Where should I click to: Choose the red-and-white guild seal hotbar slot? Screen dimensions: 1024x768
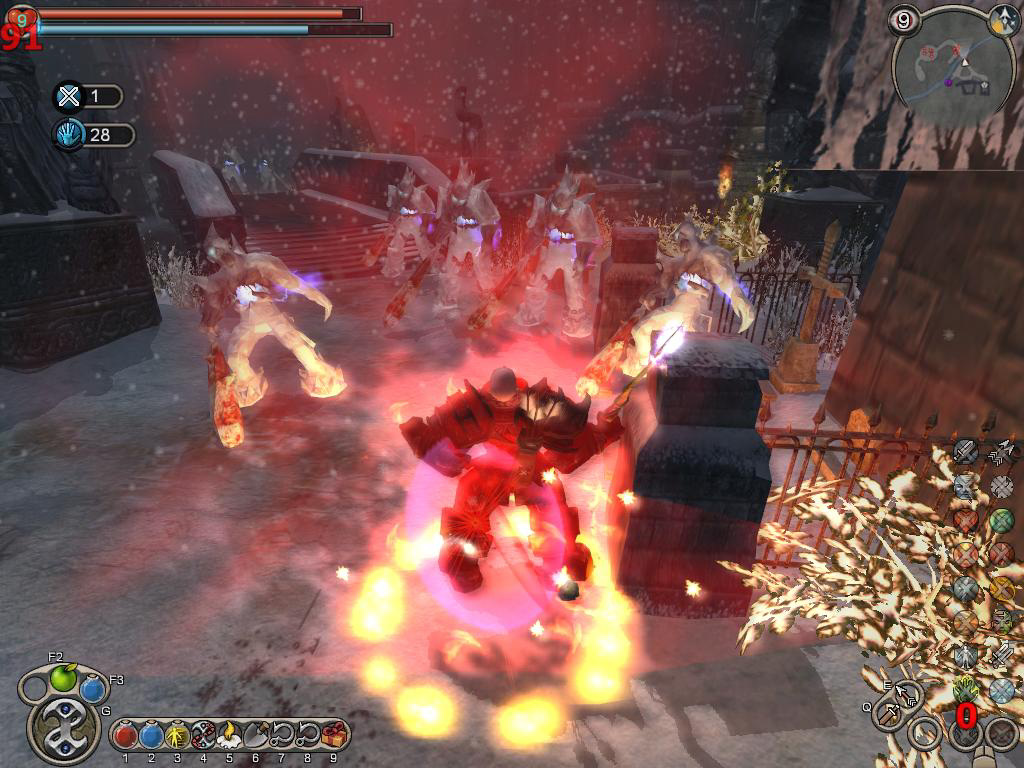click(x=204, y=736)
